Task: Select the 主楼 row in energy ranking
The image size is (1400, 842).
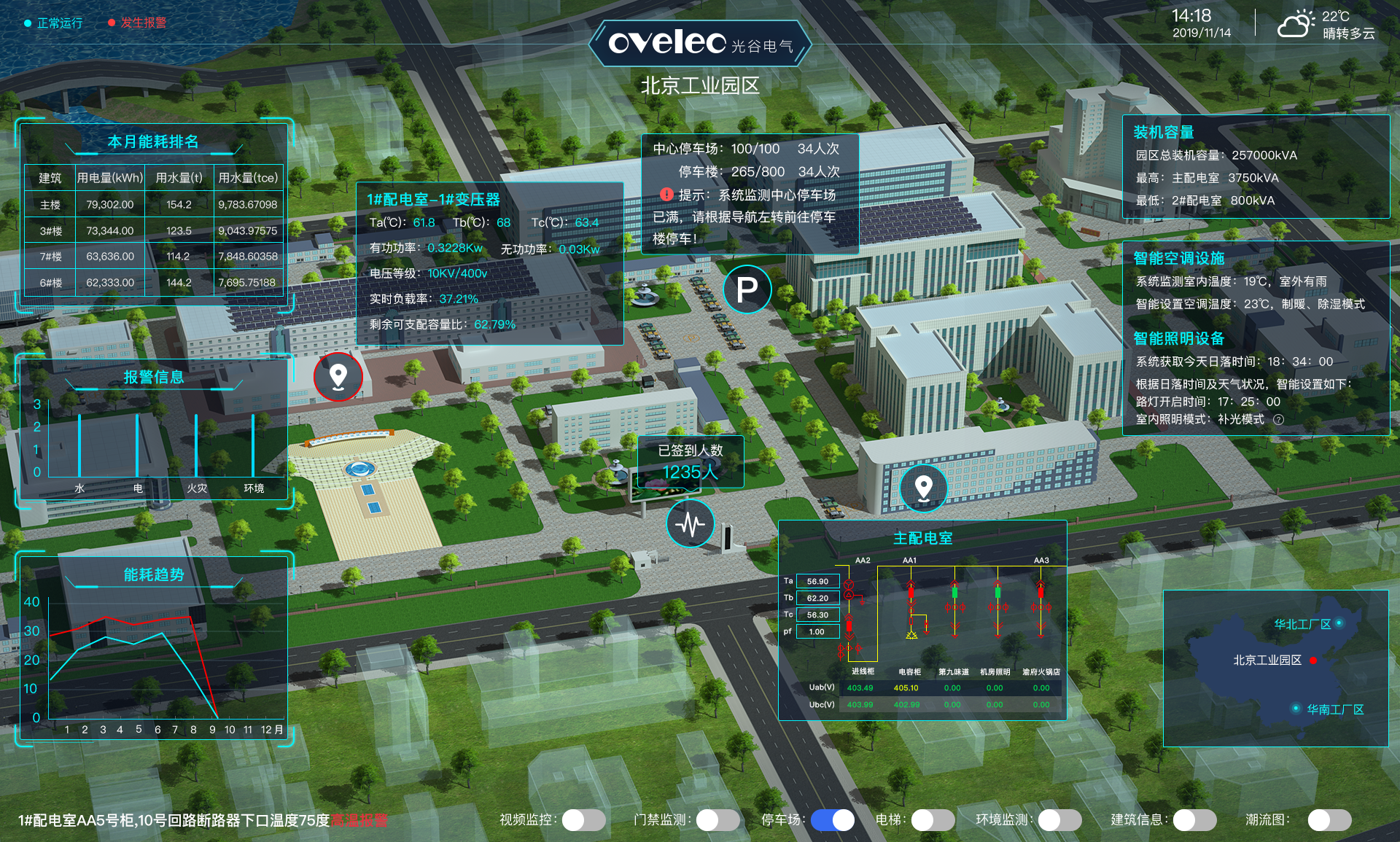Action: click(x=153, y=205)
